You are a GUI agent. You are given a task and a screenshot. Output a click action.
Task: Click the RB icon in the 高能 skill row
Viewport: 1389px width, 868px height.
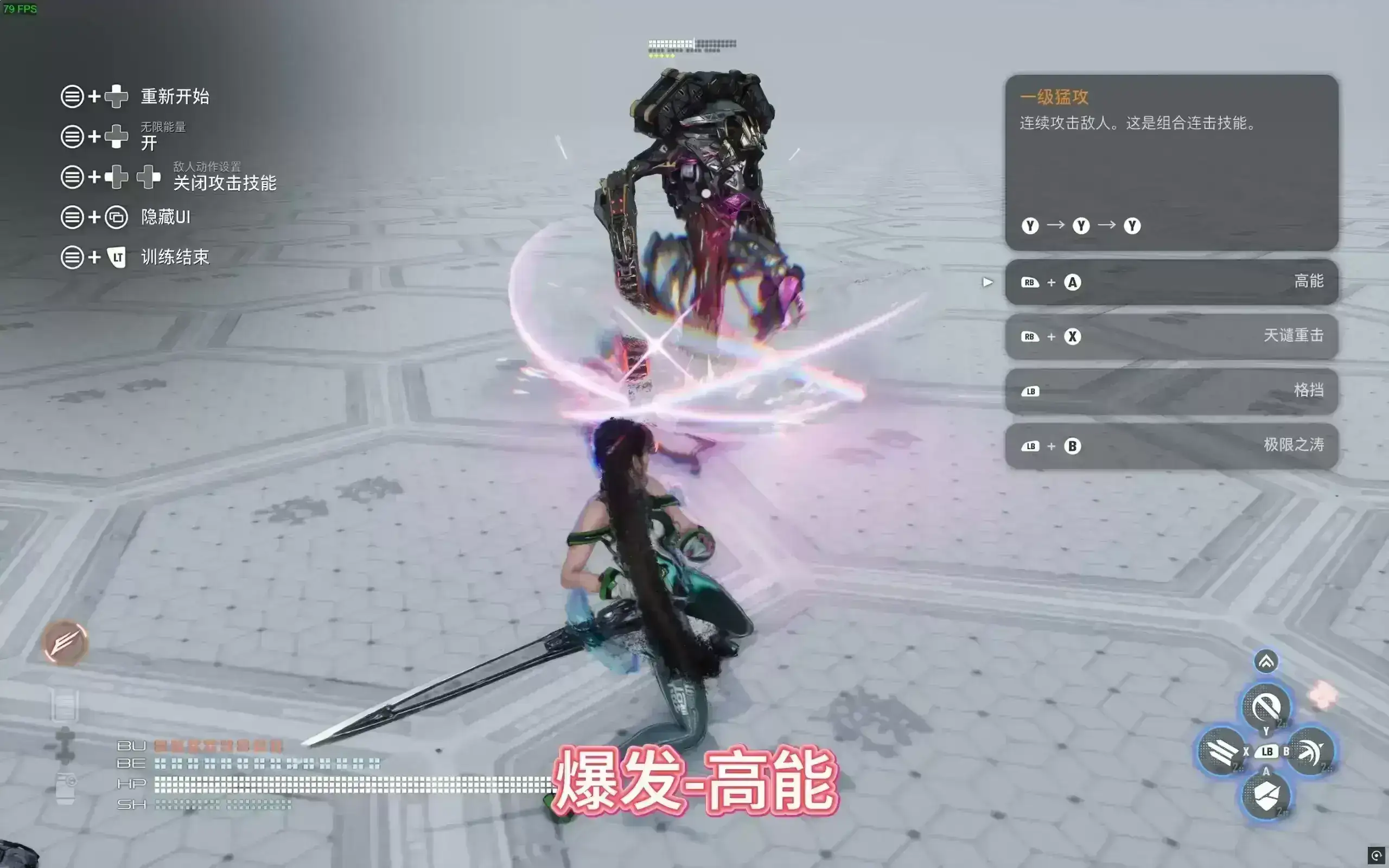tap(1031, 282)
